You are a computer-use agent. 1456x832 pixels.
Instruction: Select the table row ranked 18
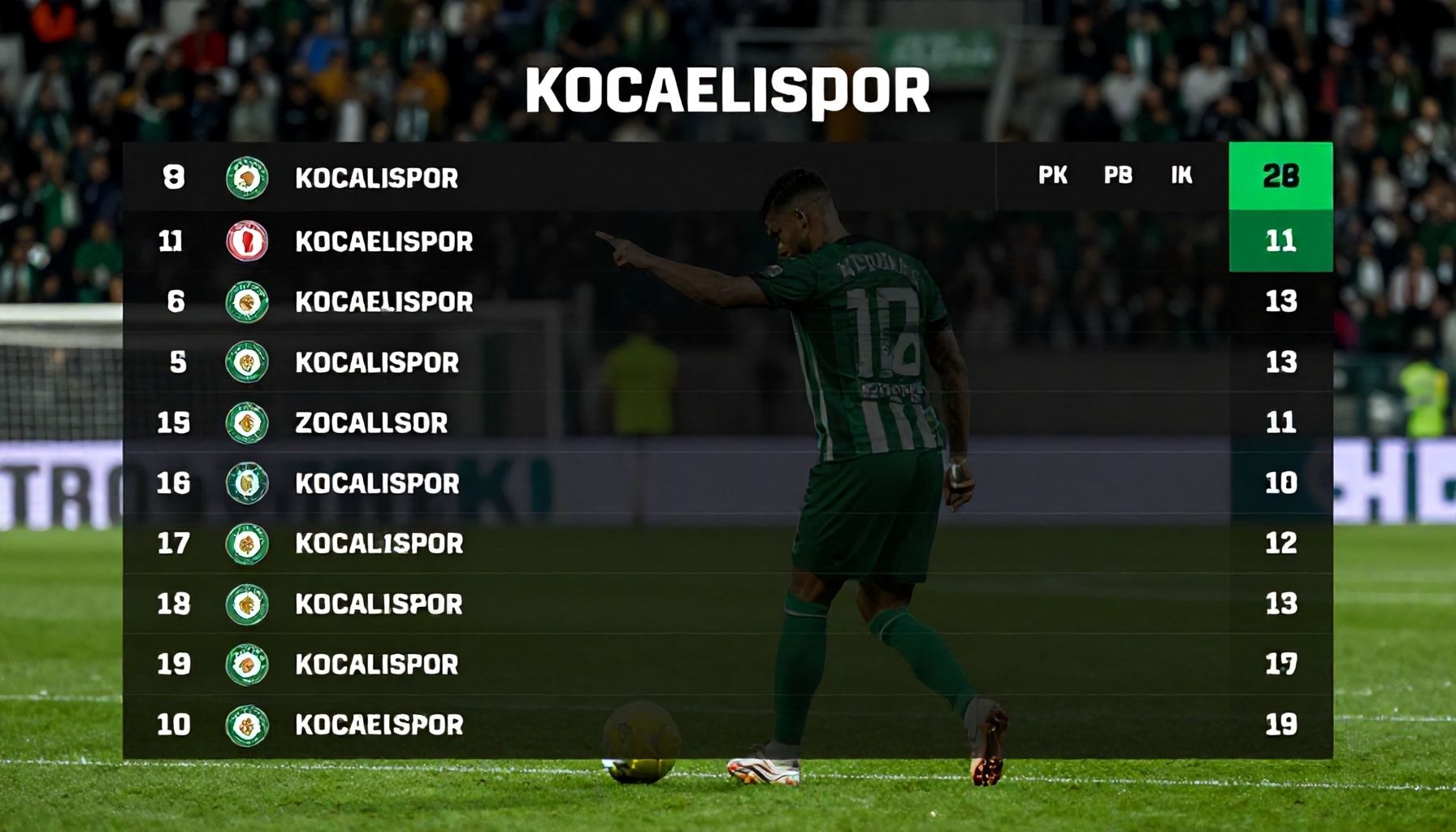379,604
